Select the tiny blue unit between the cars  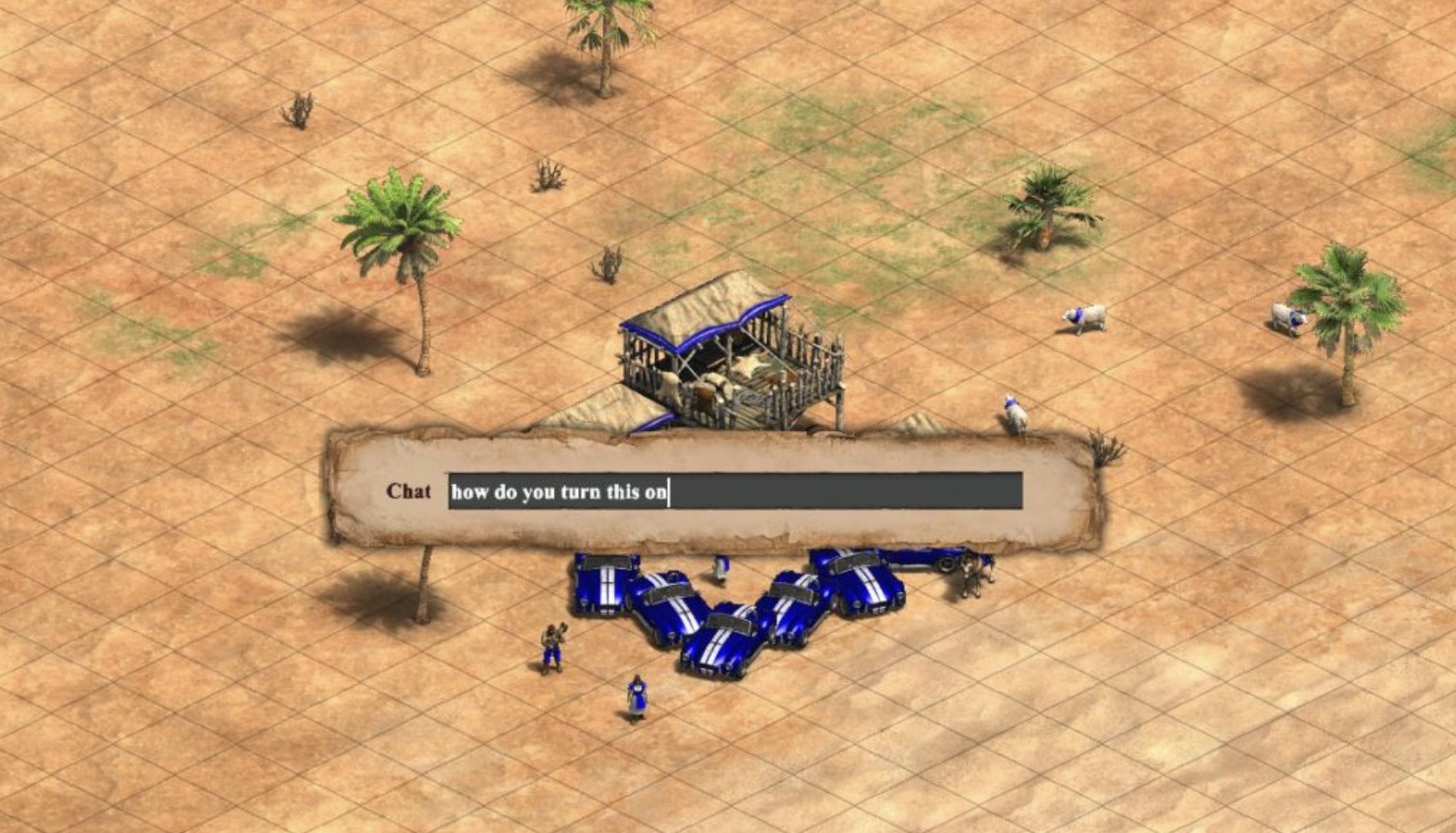click(719, 567)
